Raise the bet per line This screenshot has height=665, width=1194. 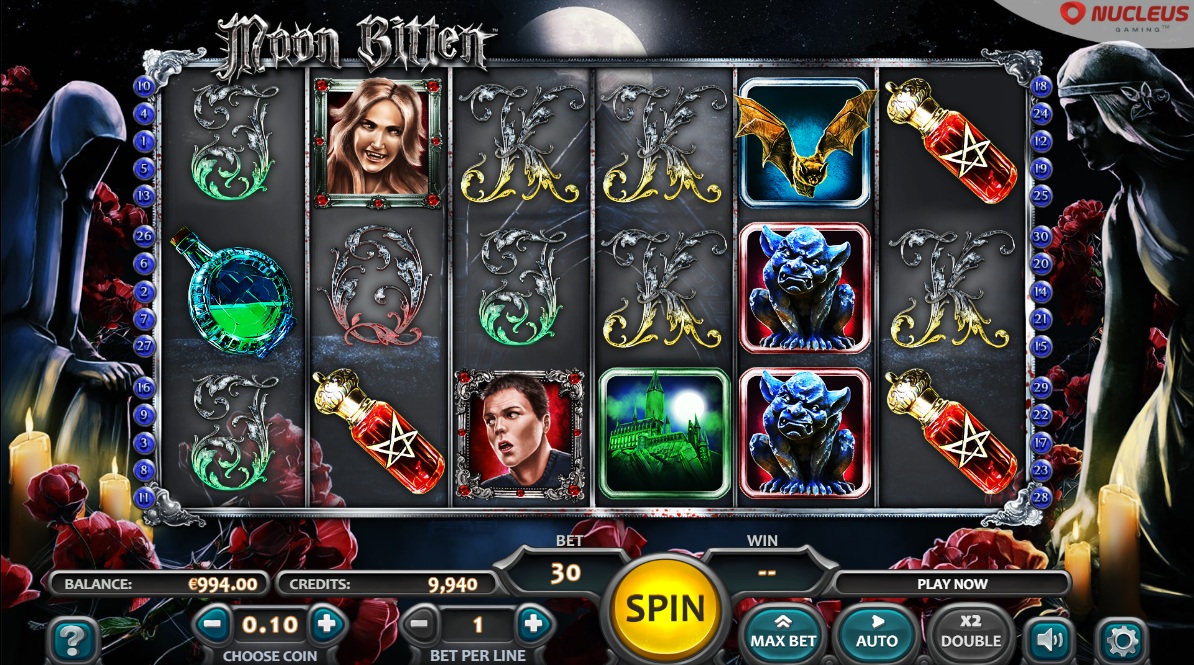[x=534, y=626]
